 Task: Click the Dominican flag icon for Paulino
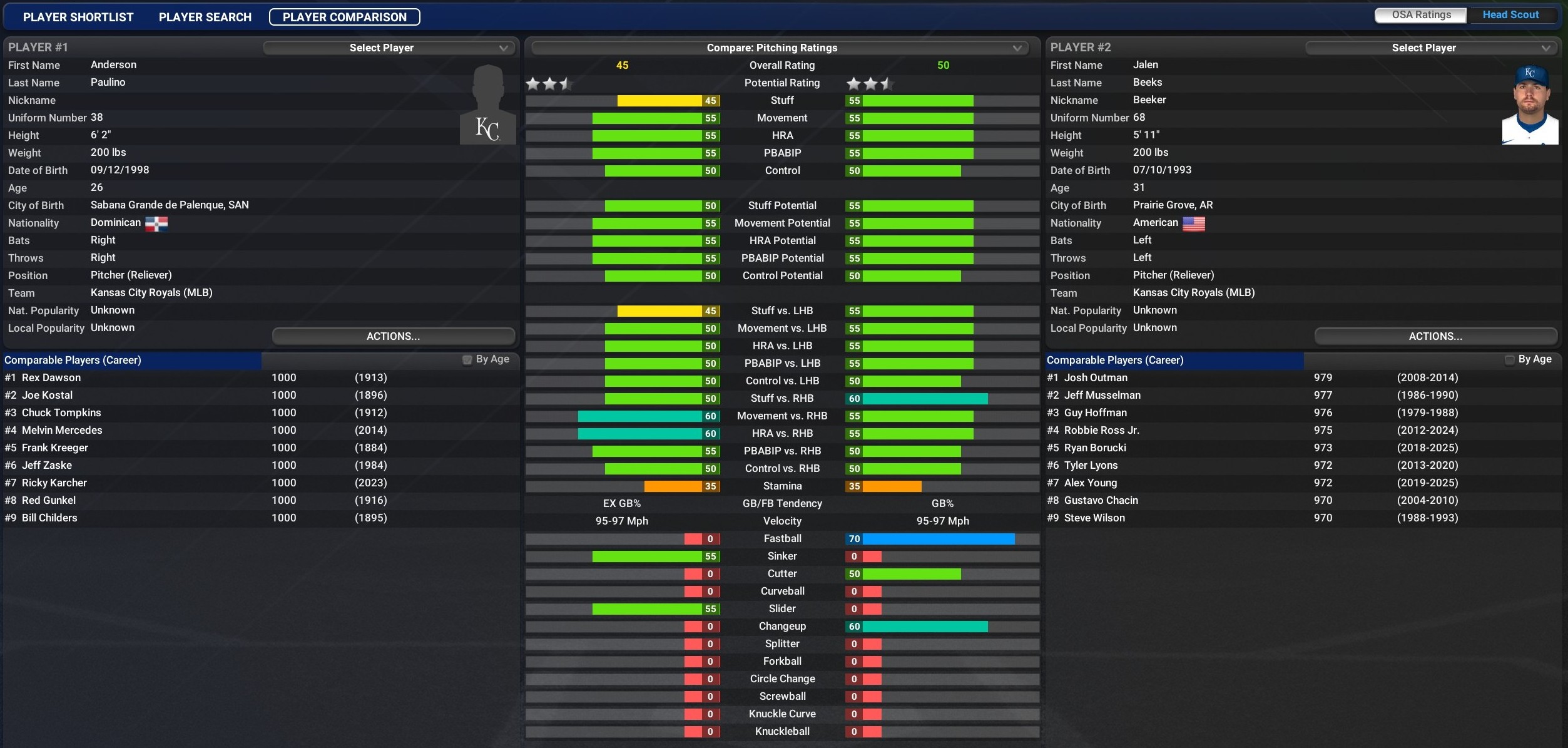[158, 223]
